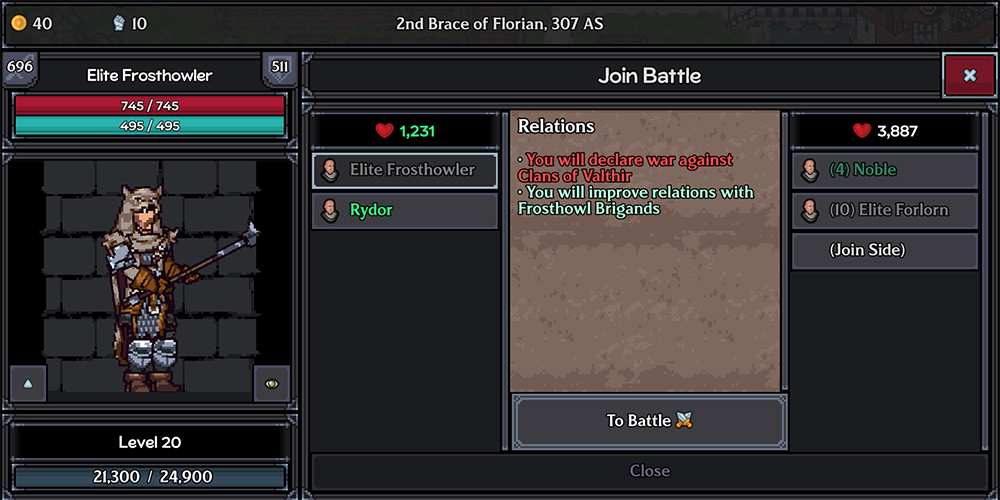Toggle the eye icon on portrait panel
This screenshot has width=1000, height=500.
[272, 383]
